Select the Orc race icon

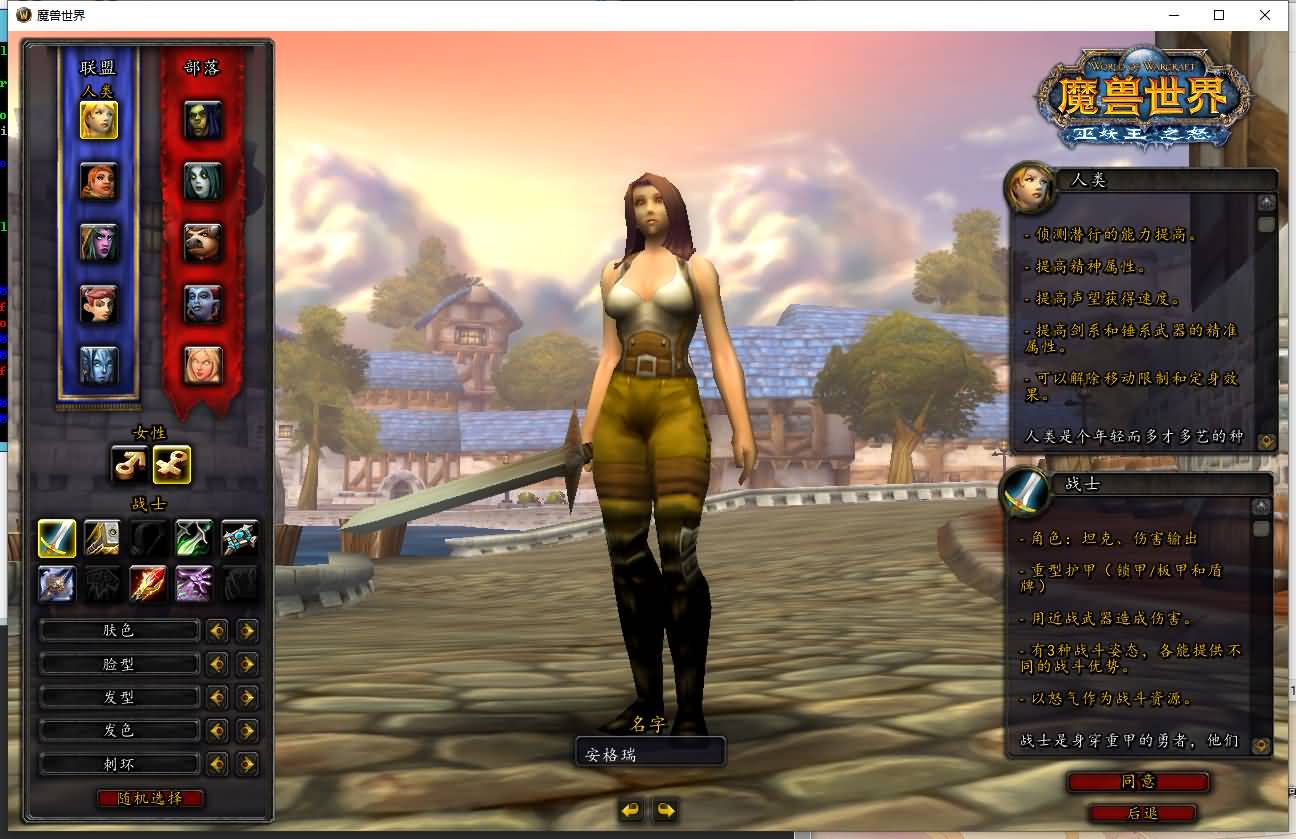[203, 120]
